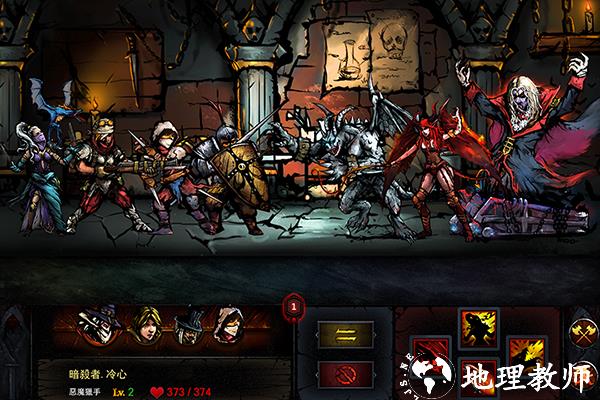This screenshot has height=400, width=600.
Task: Select the plague doctor hero portrait
Action: click(103, 325)
